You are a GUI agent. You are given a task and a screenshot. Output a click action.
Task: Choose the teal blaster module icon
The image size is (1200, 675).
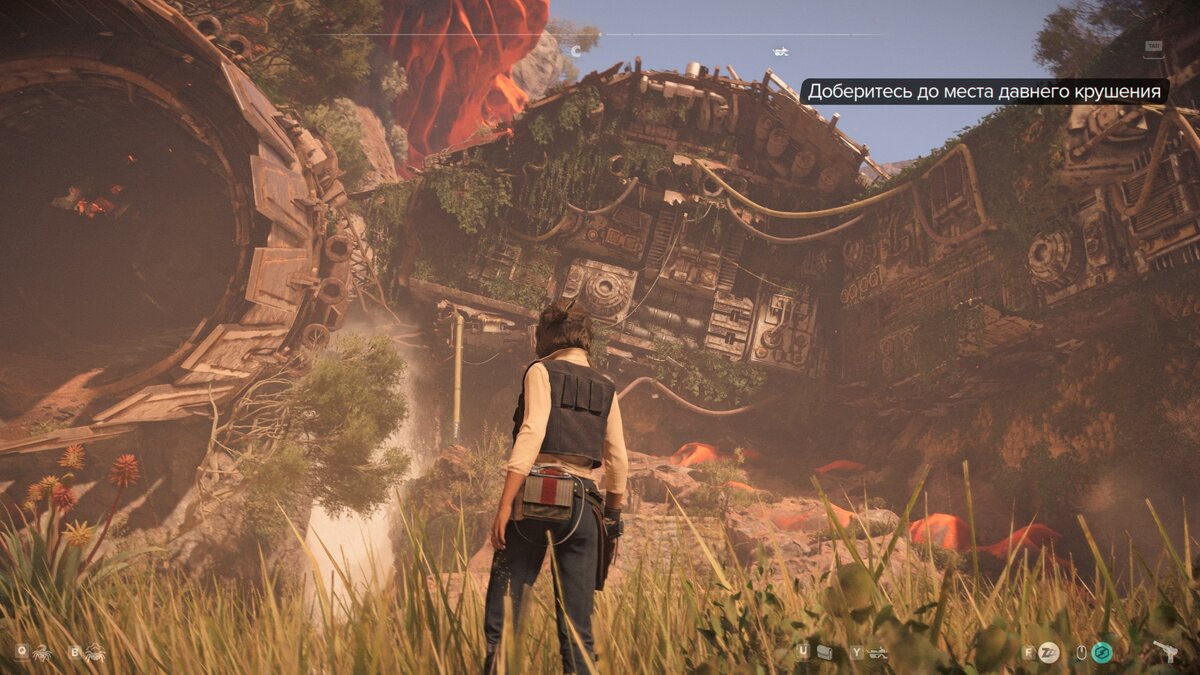point(1102,653)
